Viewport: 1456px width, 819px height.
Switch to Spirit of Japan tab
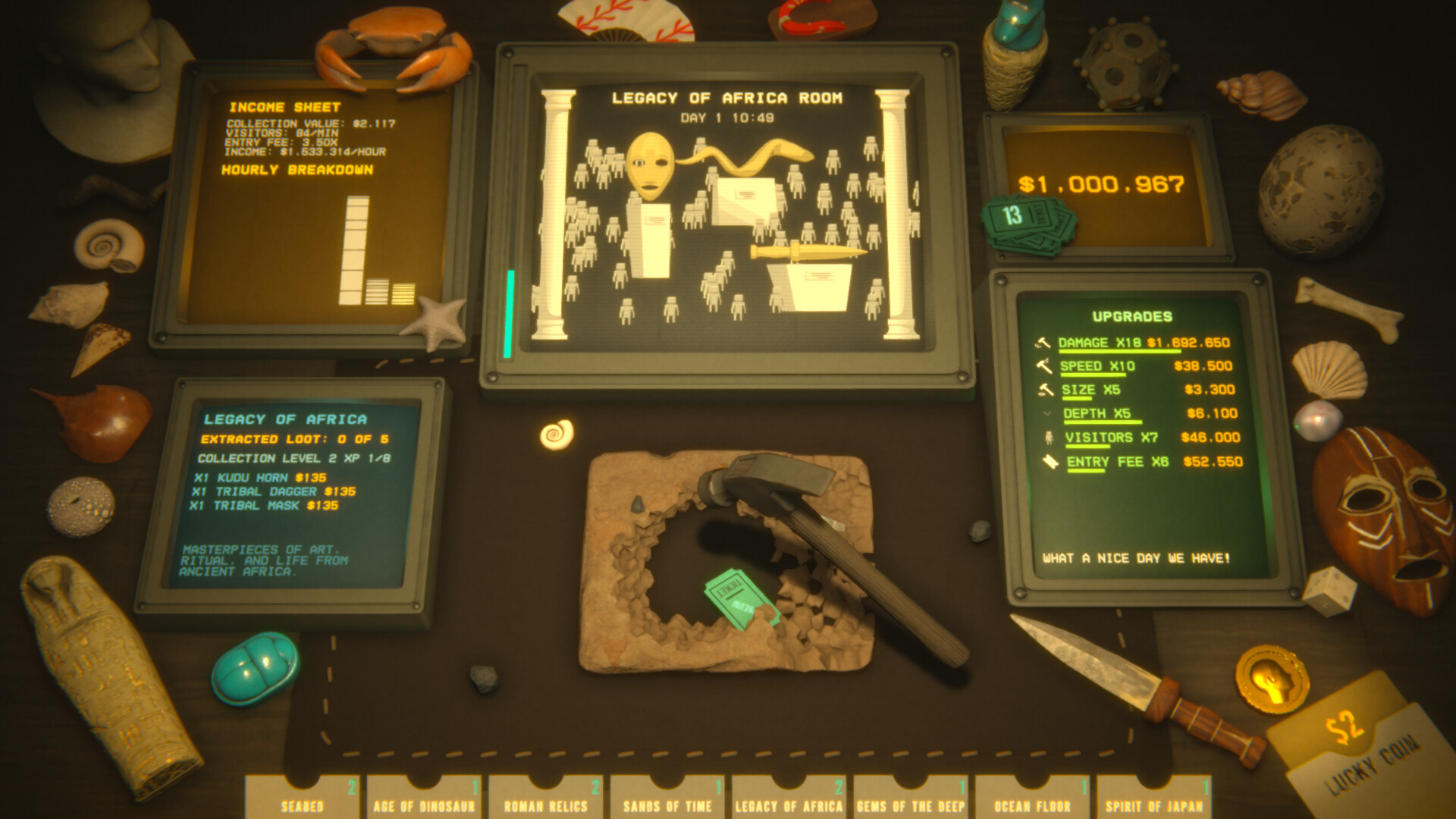[x=1153, y=800]
